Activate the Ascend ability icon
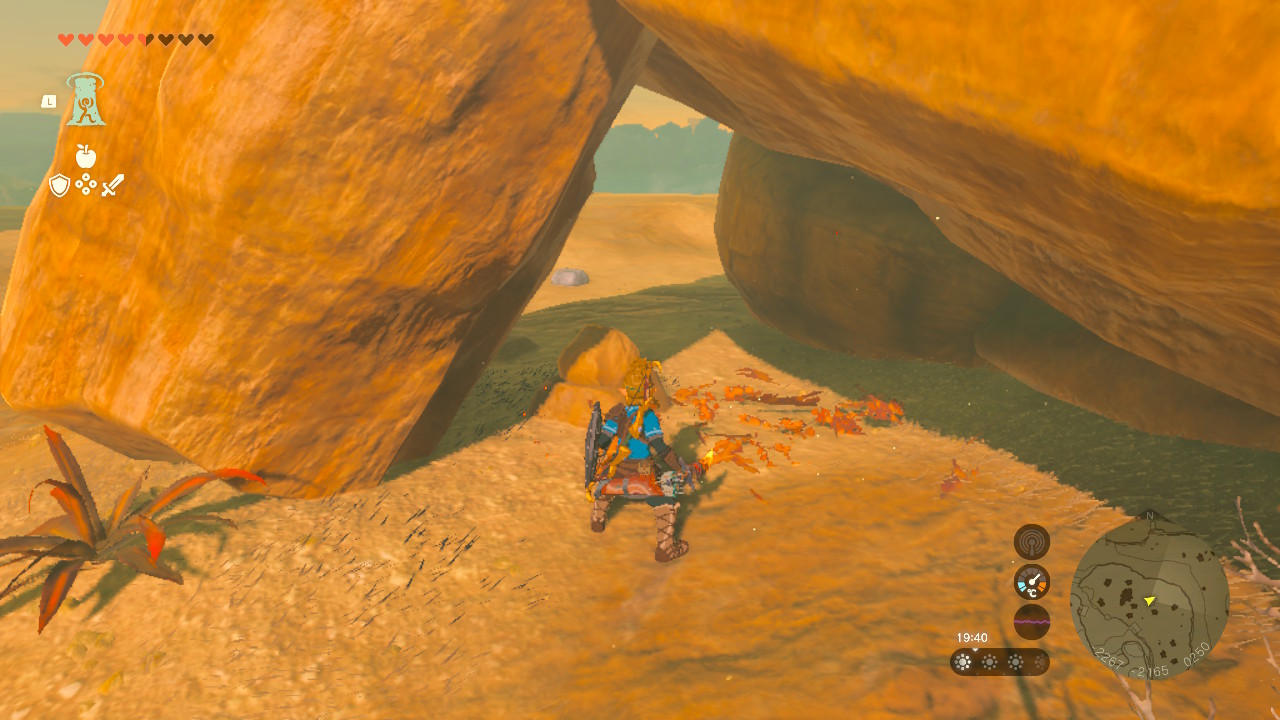1280x720 pixels. (x=86, y=100)
